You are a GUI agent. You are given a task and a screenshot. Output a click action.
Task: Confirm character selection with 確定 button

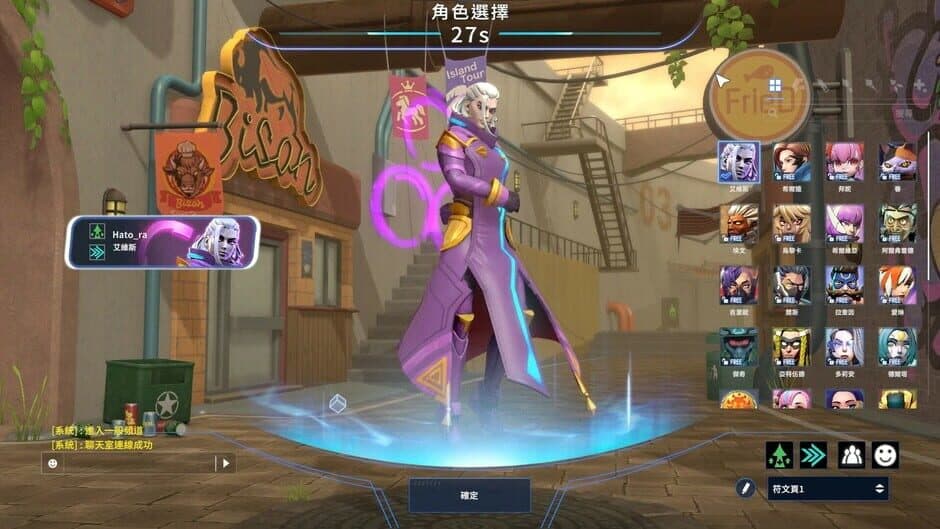click(x=469, y=495)
